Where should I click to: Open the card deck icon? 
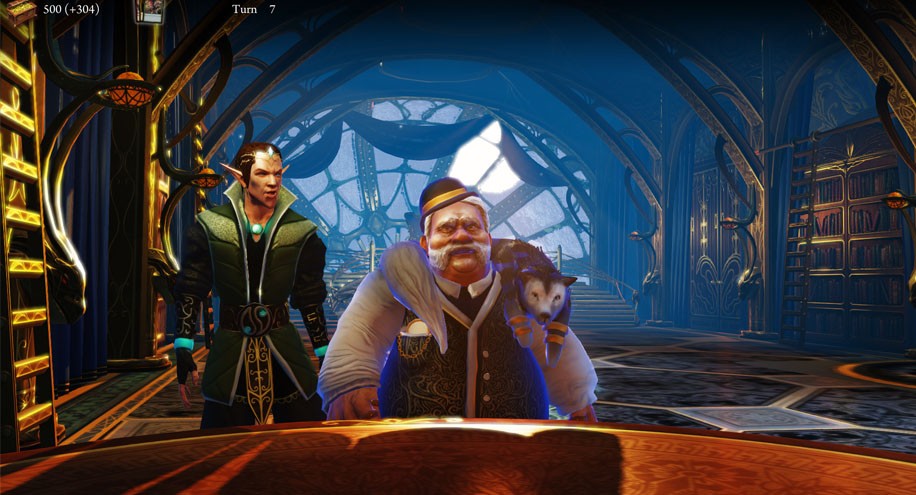coord(150,11)
